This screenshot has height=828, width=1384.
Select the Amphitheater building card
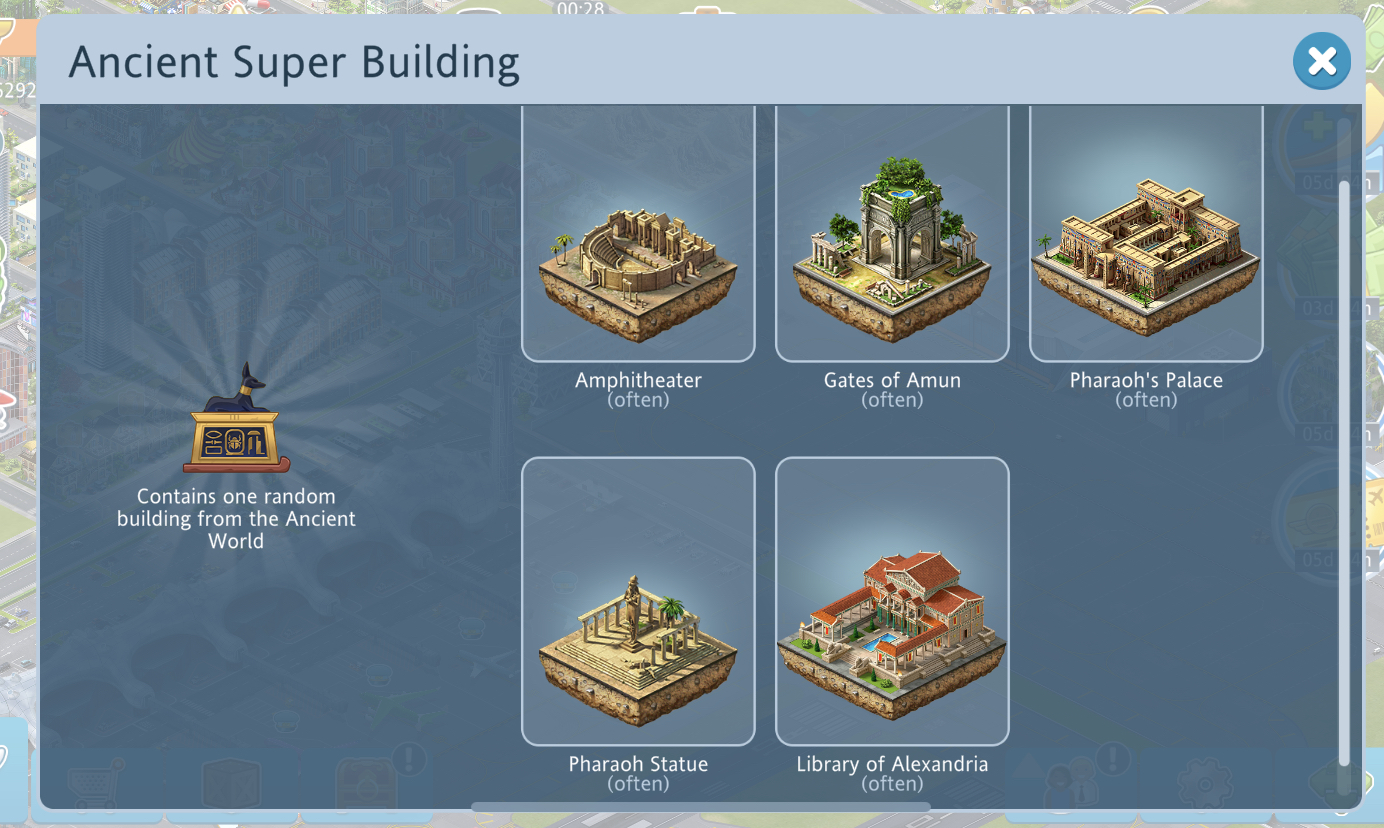[x=638, y=235]
